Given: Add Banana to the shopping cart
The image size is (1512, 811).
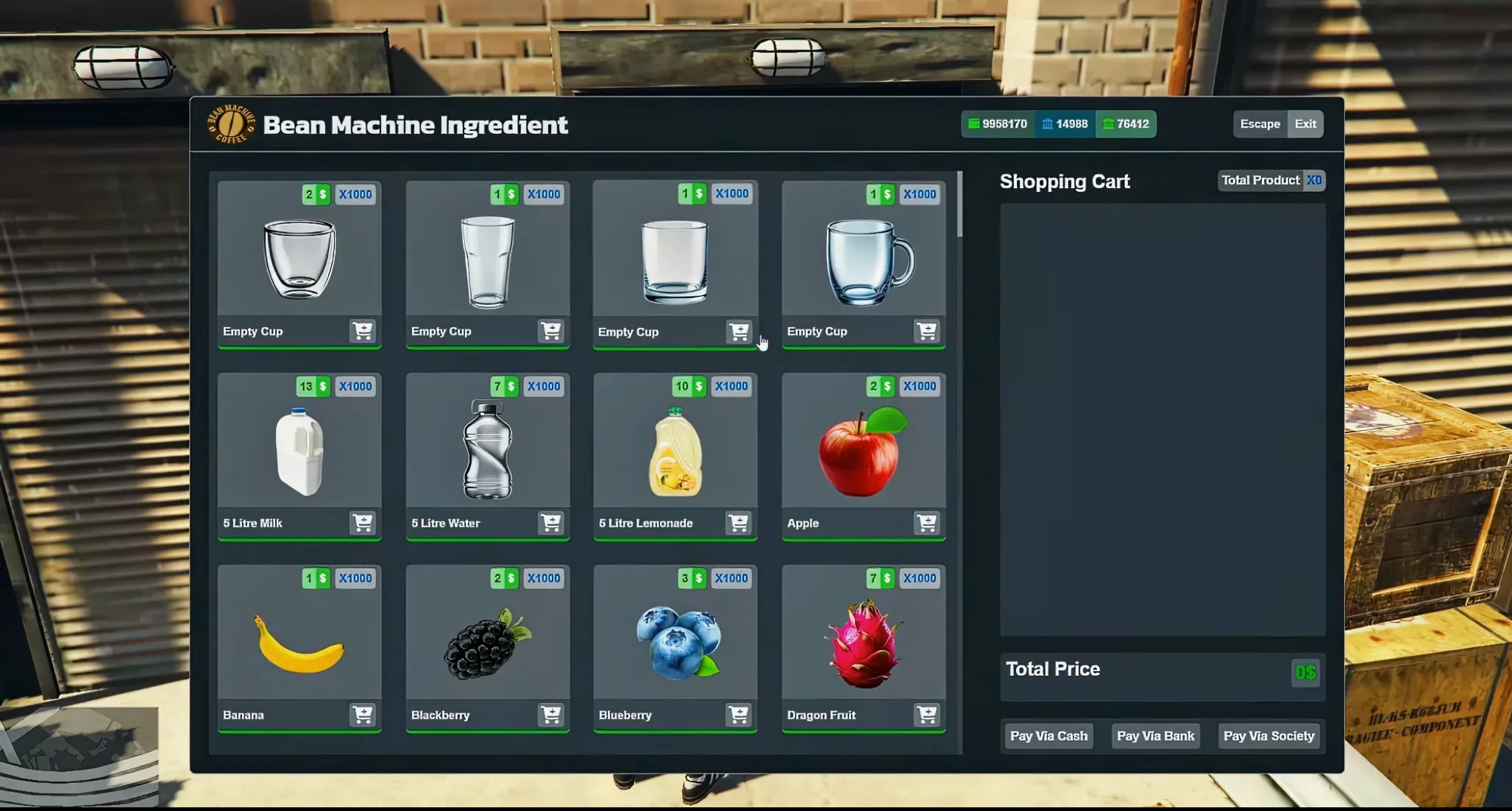Looking at the screenshot, I should click(x=363, y=715).
